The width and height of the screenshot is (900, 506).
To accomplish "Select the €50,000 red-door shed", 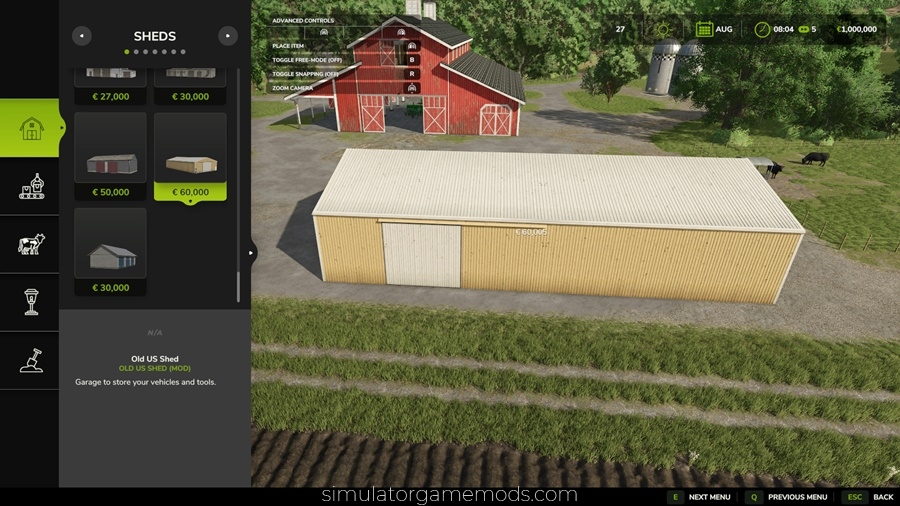I will coord(110,155).
